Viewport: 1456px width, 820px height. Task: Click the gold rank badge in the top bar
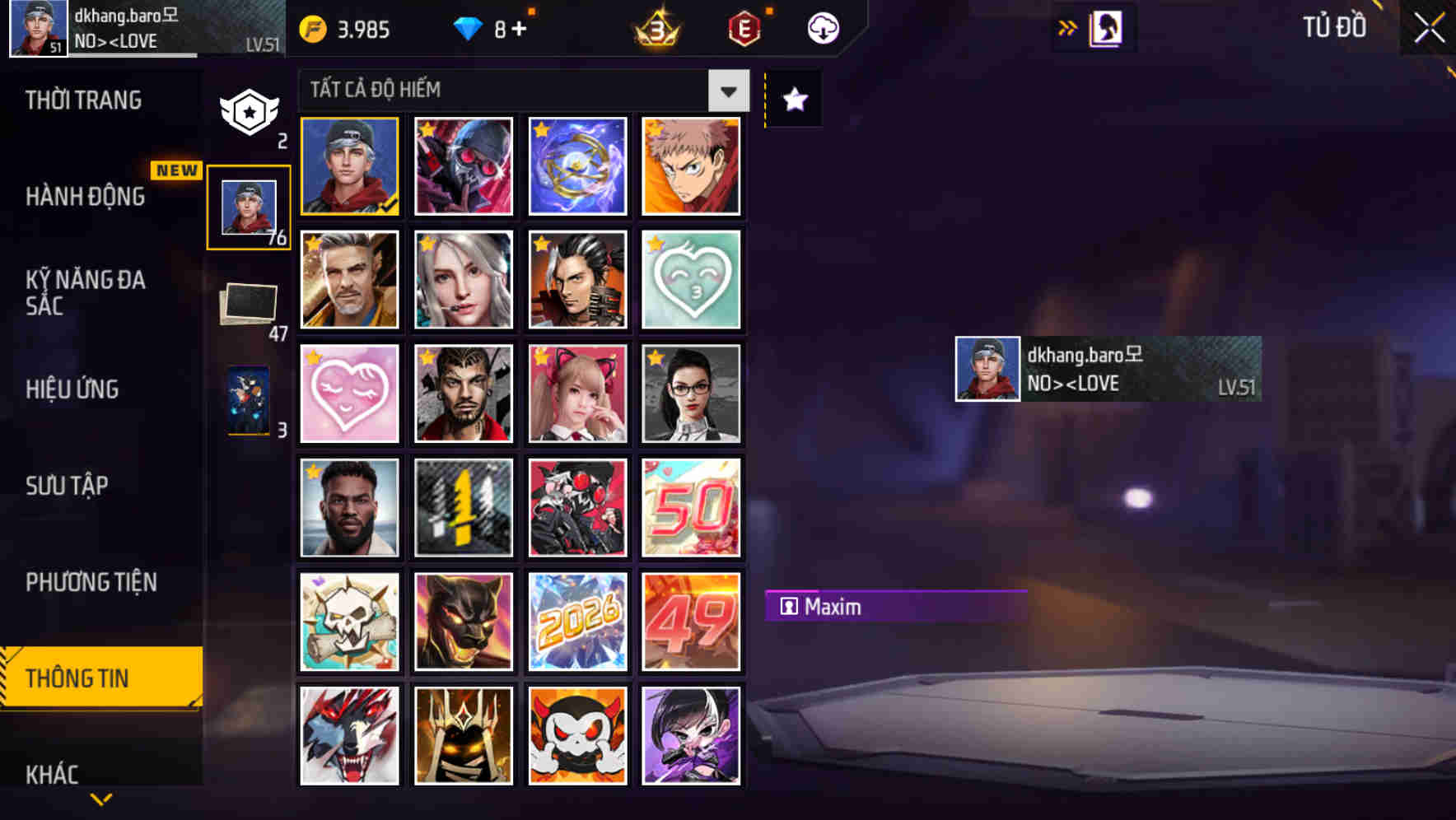653,28
